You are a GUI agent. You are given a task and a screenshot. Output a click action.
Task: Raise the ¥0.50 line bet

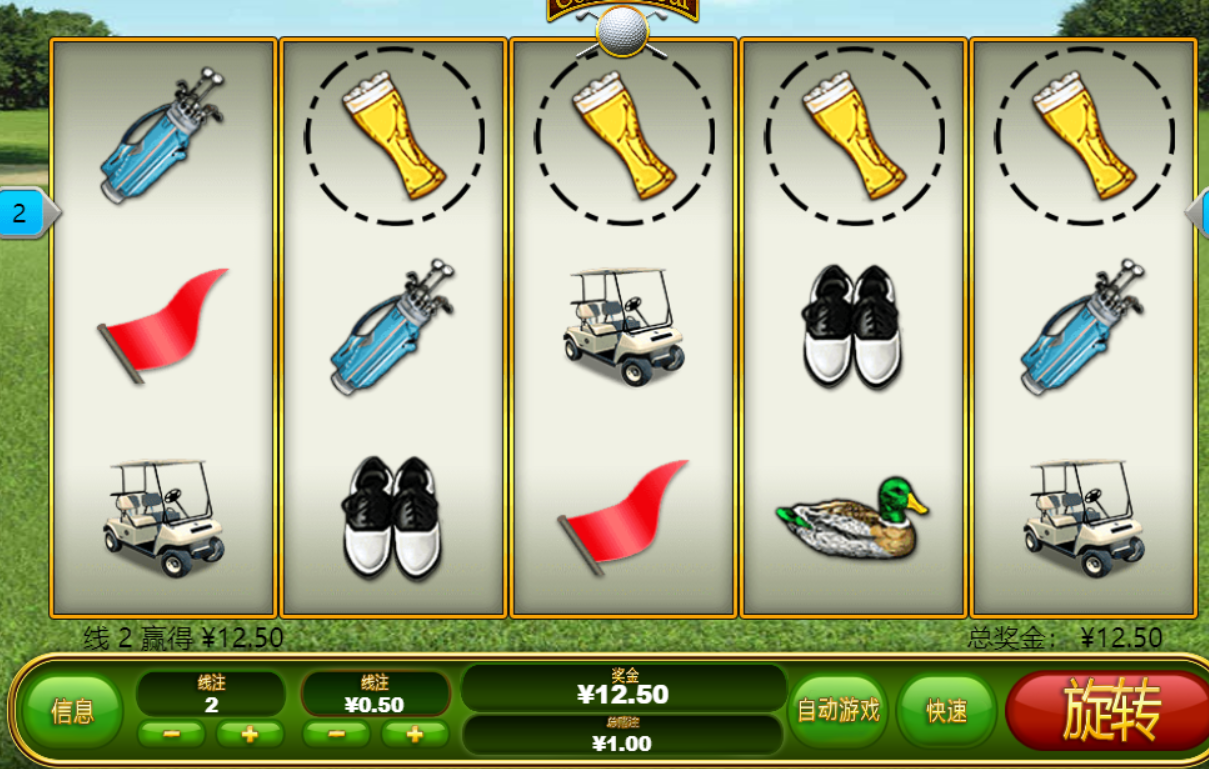[x=414, y=734]
